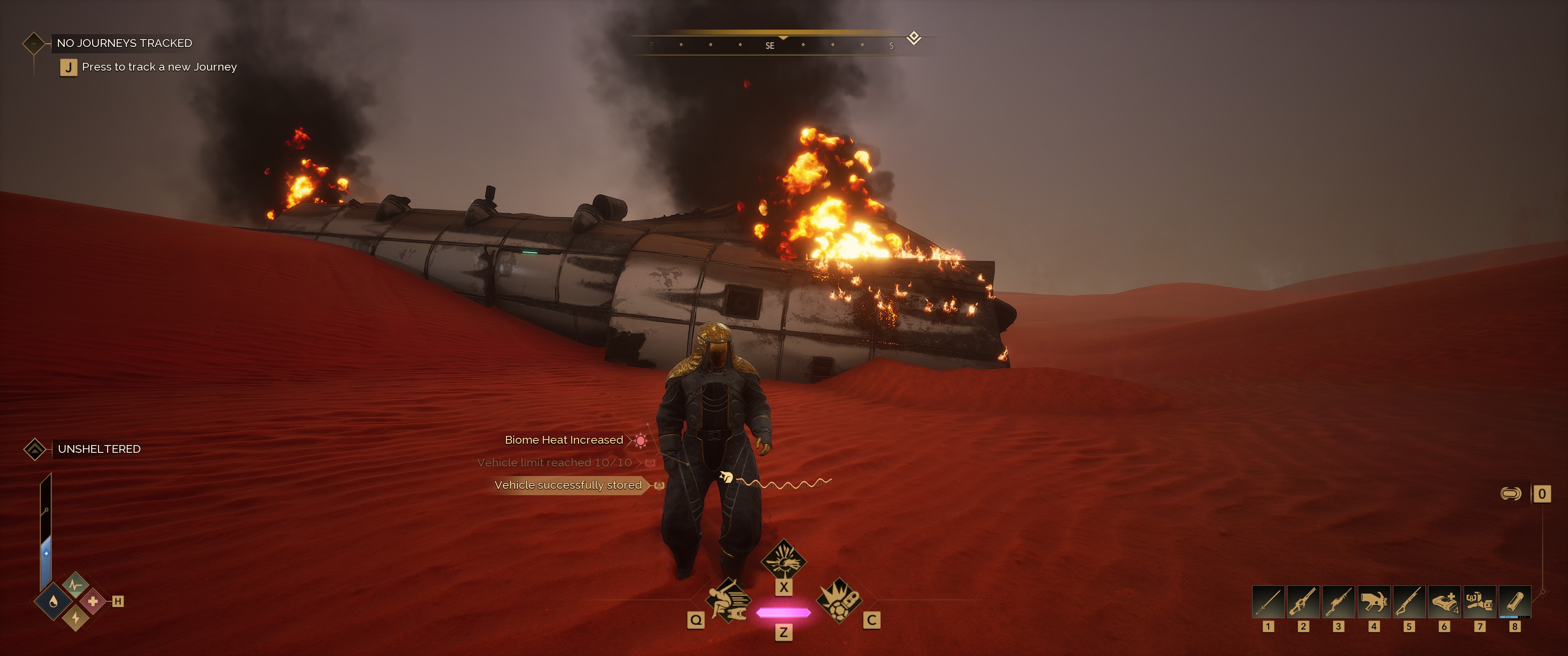Activate the crouching figure ability icon

pos(728,600)
